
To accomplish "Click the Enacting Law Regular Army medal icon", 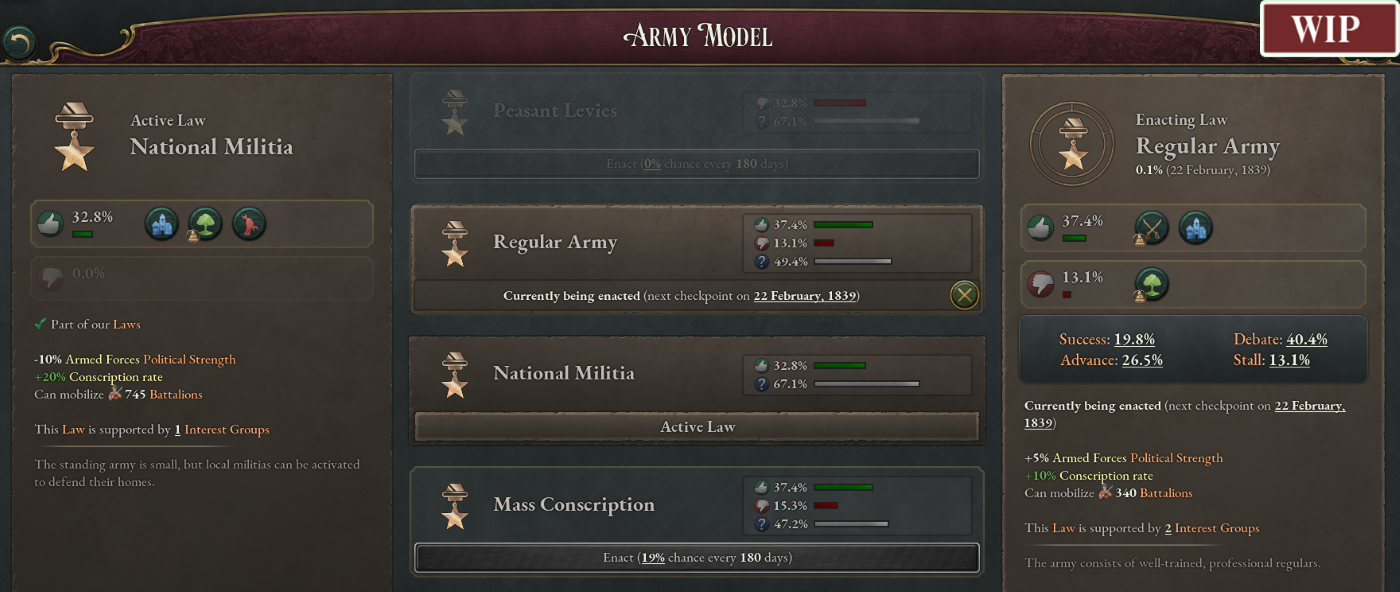I will pyautogui.click(x=1073, y=146).
